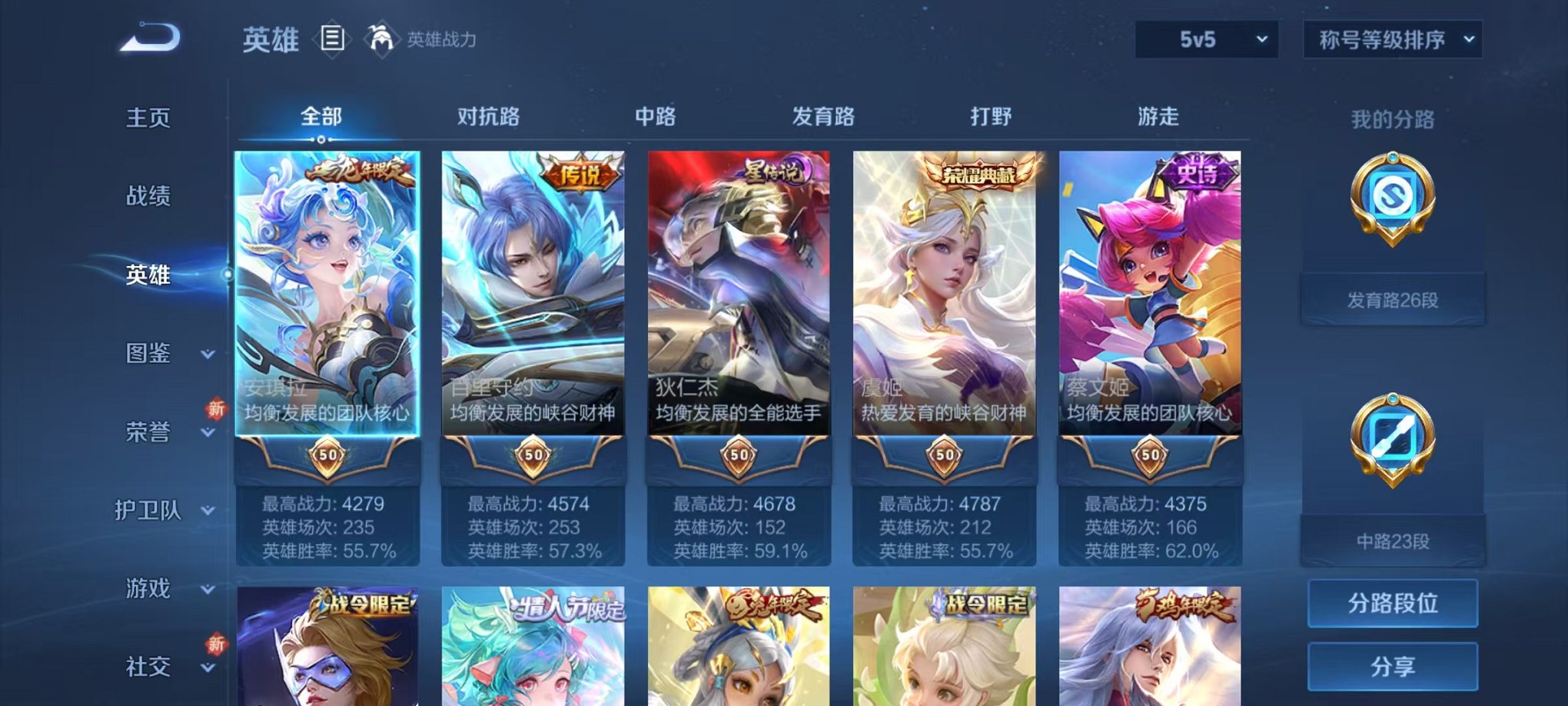Click the red 新 badge next to 社交
Viewport: 1568px width, 706px height.
[216, 644]
